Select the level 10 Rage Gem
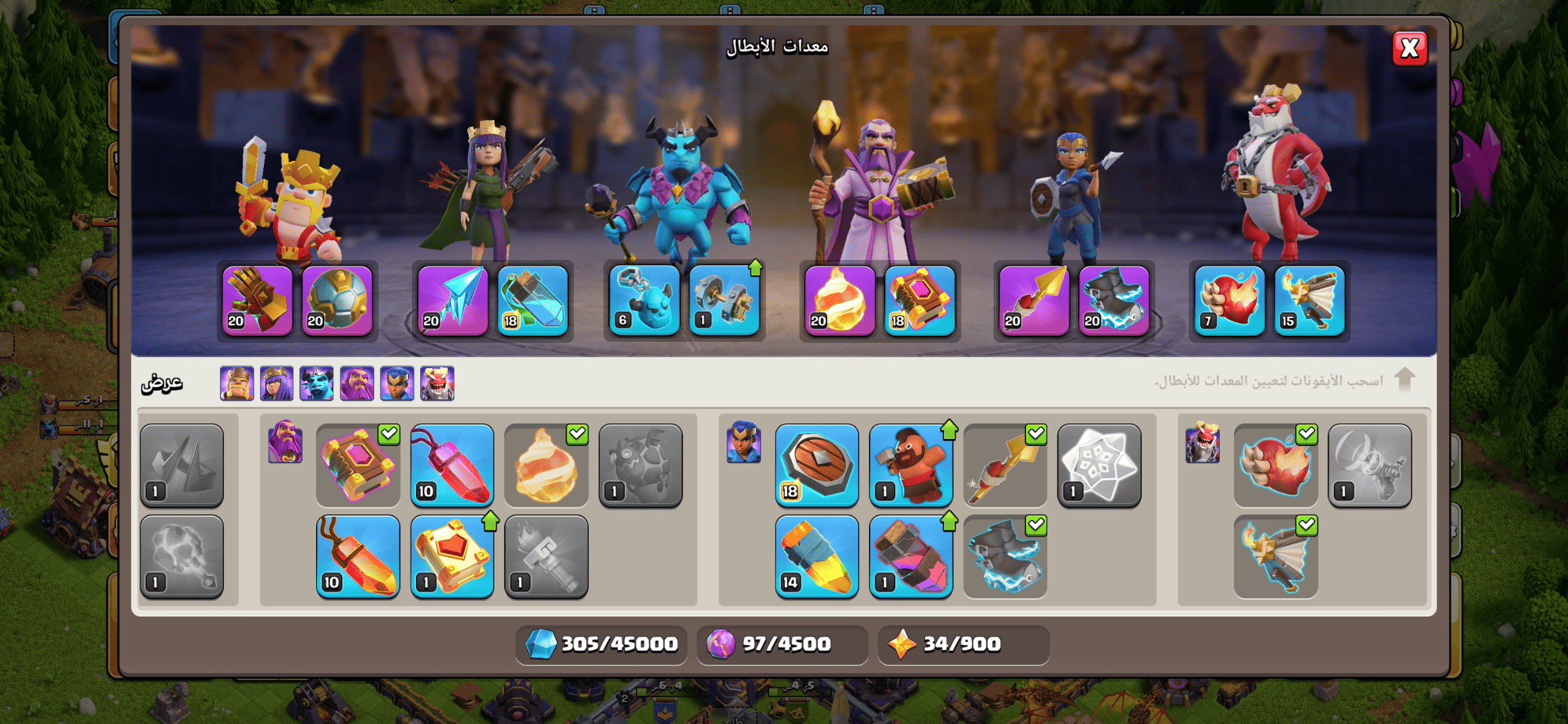Screen dimensions: 1568x724 tap(358, 556)
